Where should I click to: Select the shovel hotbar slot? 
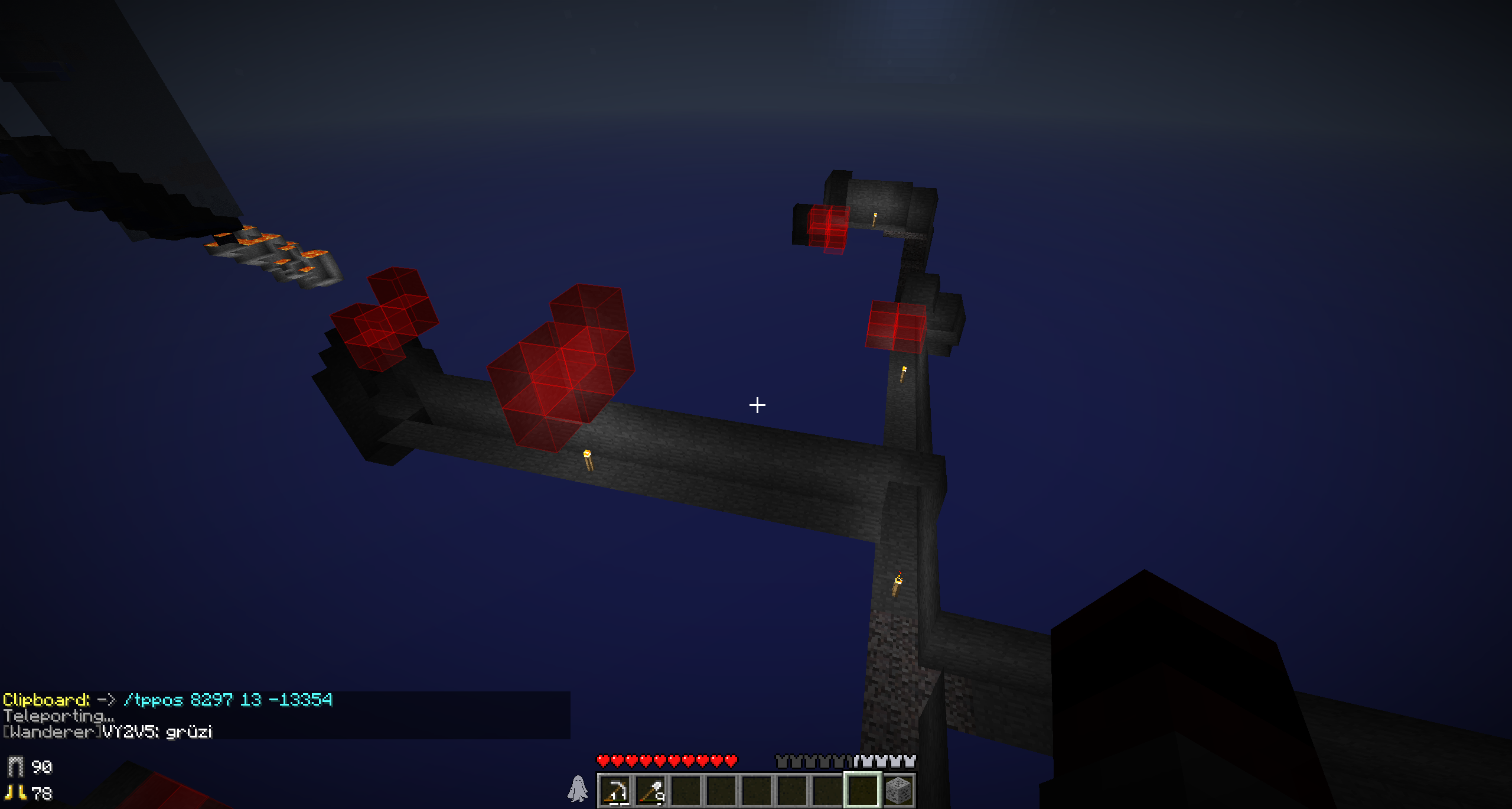point(651,791)
